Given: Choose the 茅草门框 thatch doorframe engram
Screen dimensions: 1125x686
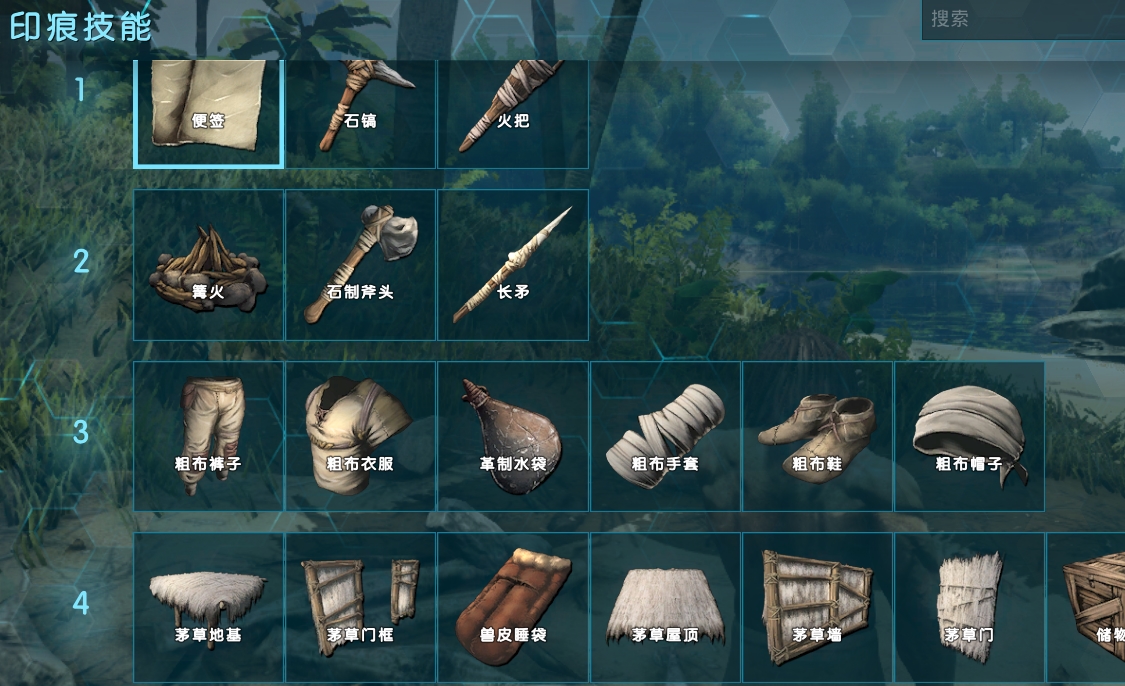Looking at the screenshot, I should point(361,607).
